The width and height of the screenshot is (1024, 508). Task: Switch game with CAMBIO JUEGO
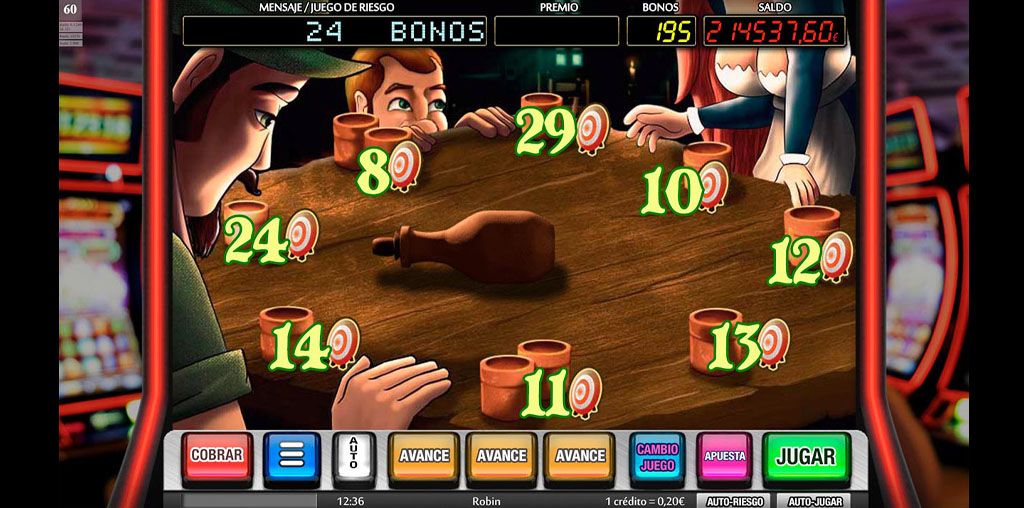tap(657, 456)
